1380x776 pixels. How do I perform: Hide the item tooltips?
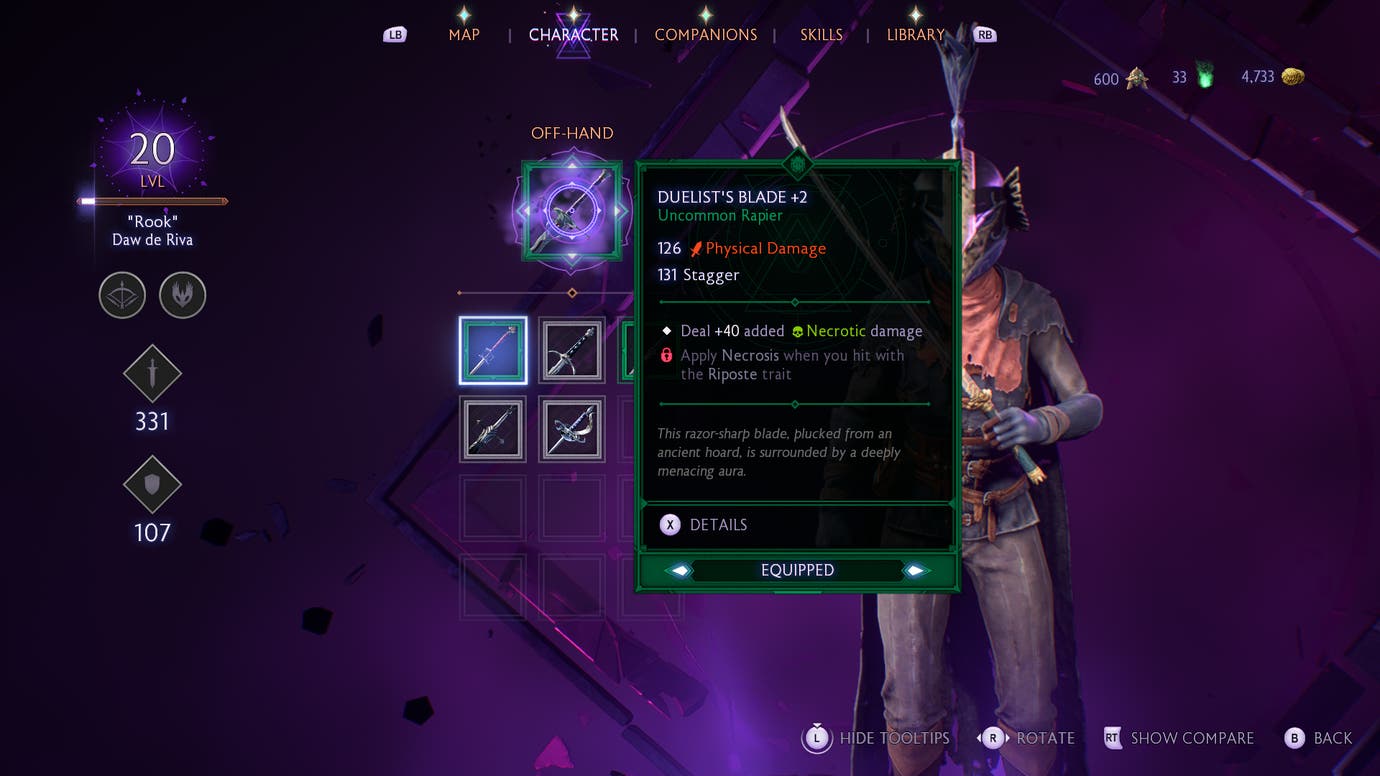[x=878, y=739]
